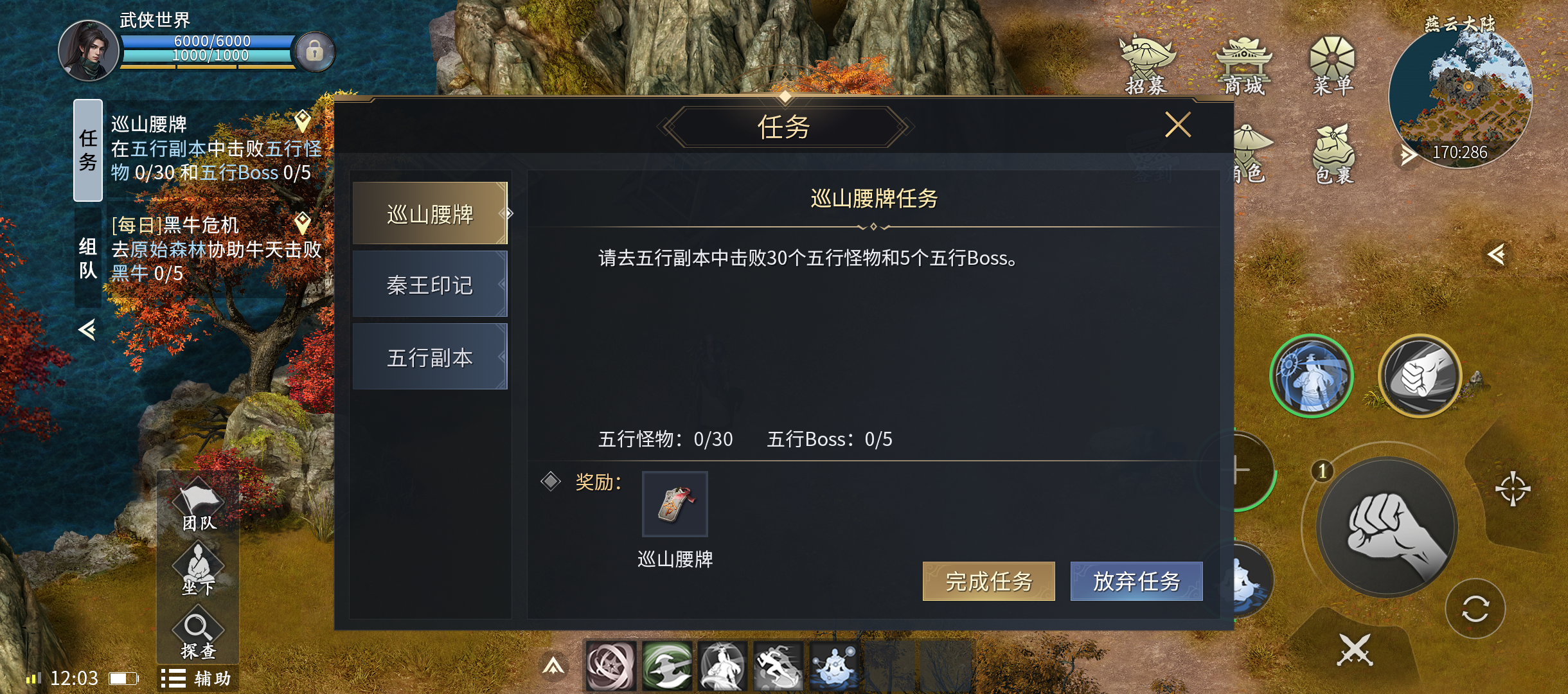This screenshot has height=694, width=1568.
Task: Open the 燕云大陆 minimap
Action: point(1460,96)
